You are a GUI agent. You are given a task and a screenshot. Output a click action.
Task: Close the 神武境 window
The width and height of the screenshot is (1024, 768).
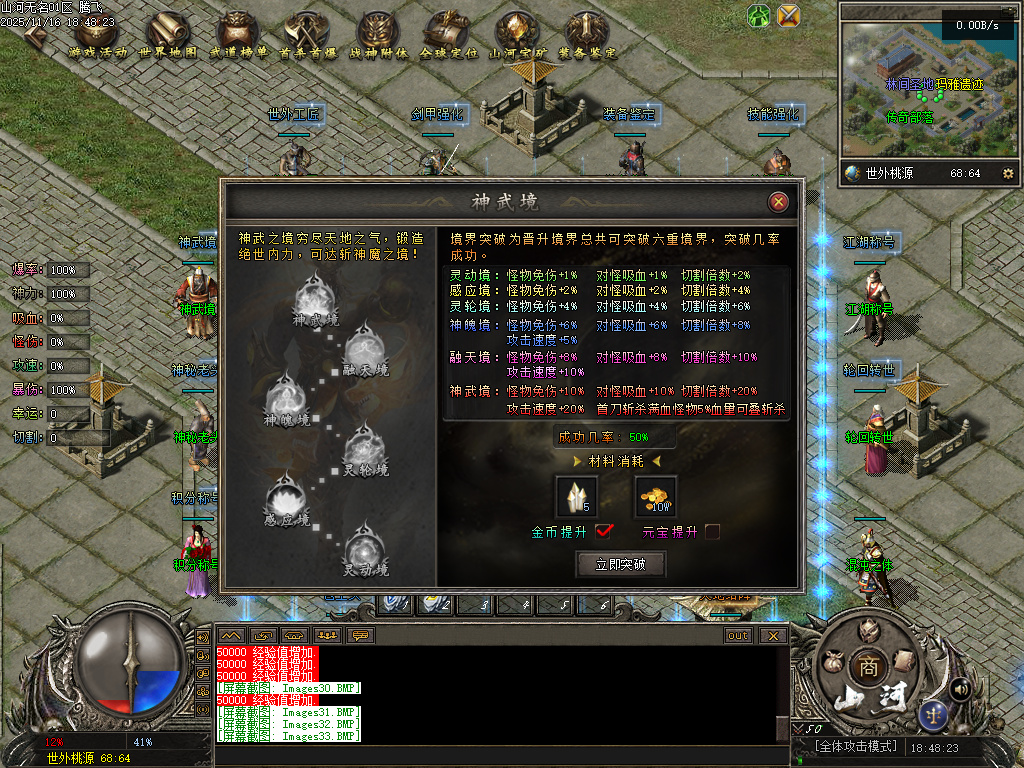[778, 202]
